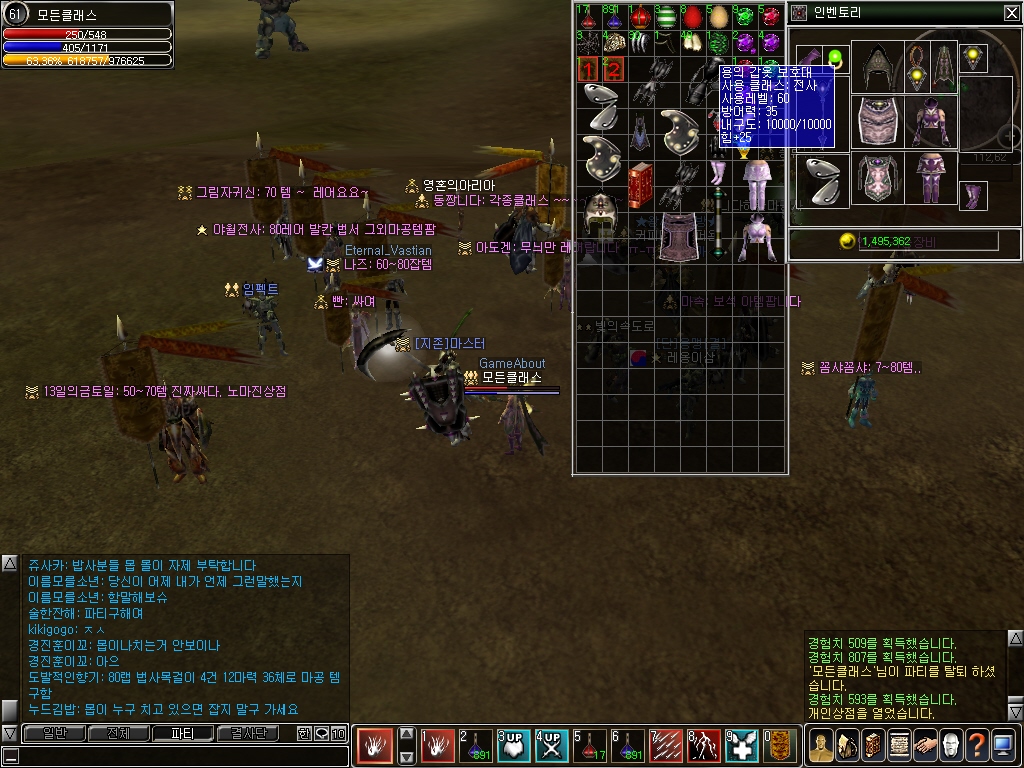Select the green striped ball item
Image resolution: width=1024 pixels, height=768 pixels.
pyautogui.click(x=666, y=17)
